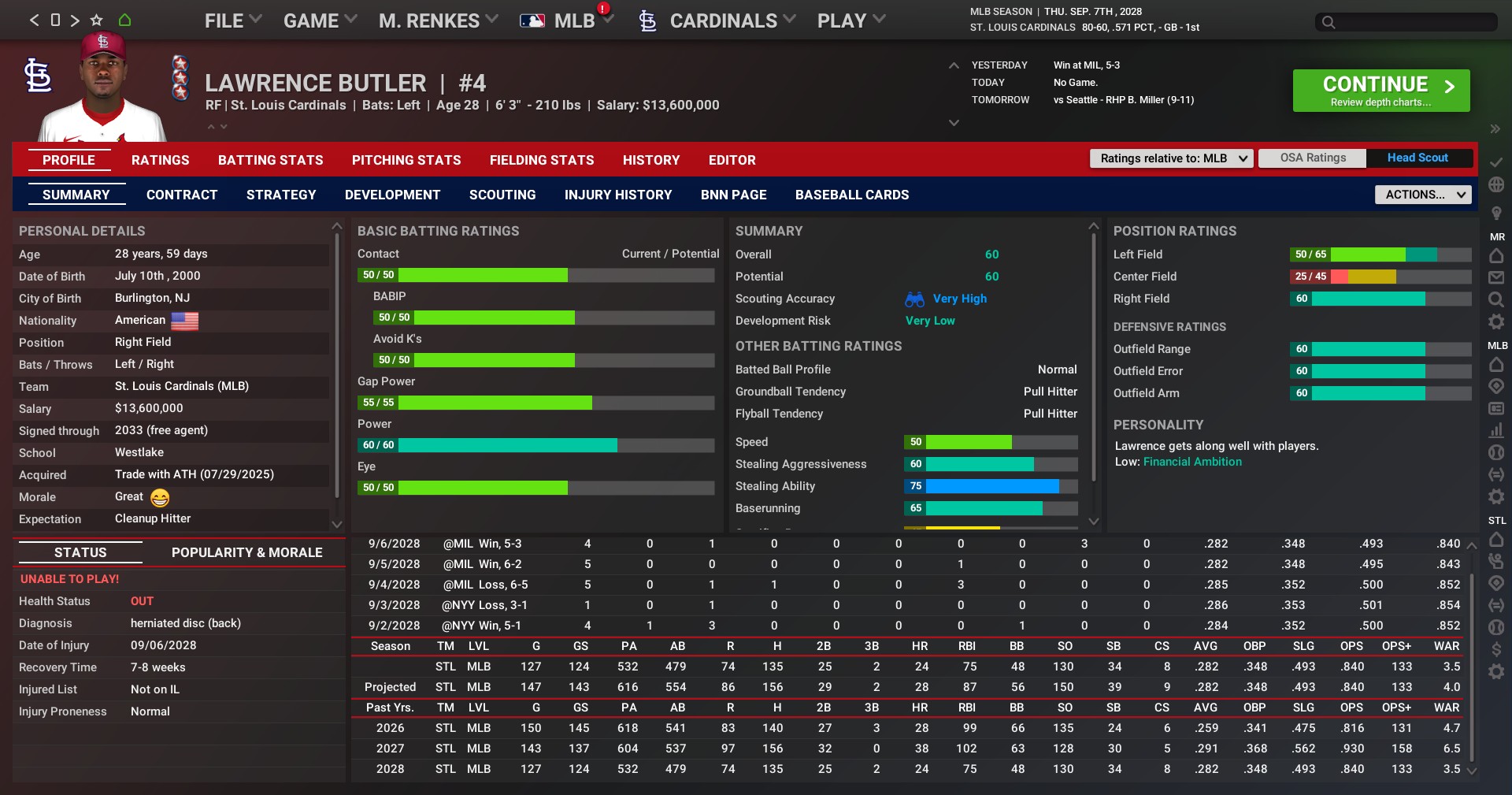Open the PLAY menu
The width and height of the screenshot is (1512, 795).
click(850, 21)
